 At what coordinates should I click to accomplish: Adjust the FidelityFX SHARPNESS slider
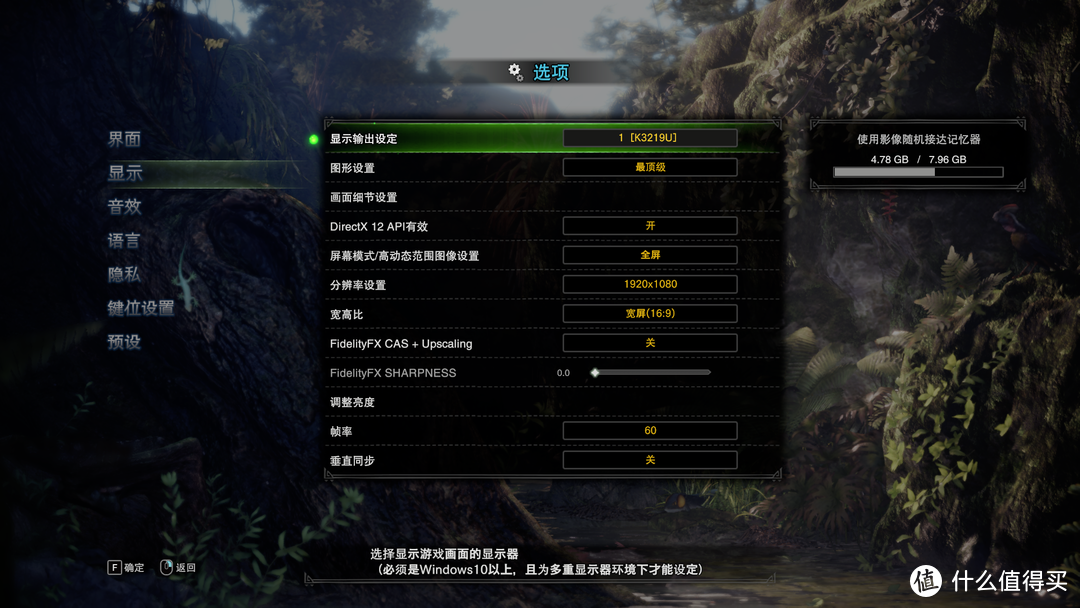pos(650,372)
